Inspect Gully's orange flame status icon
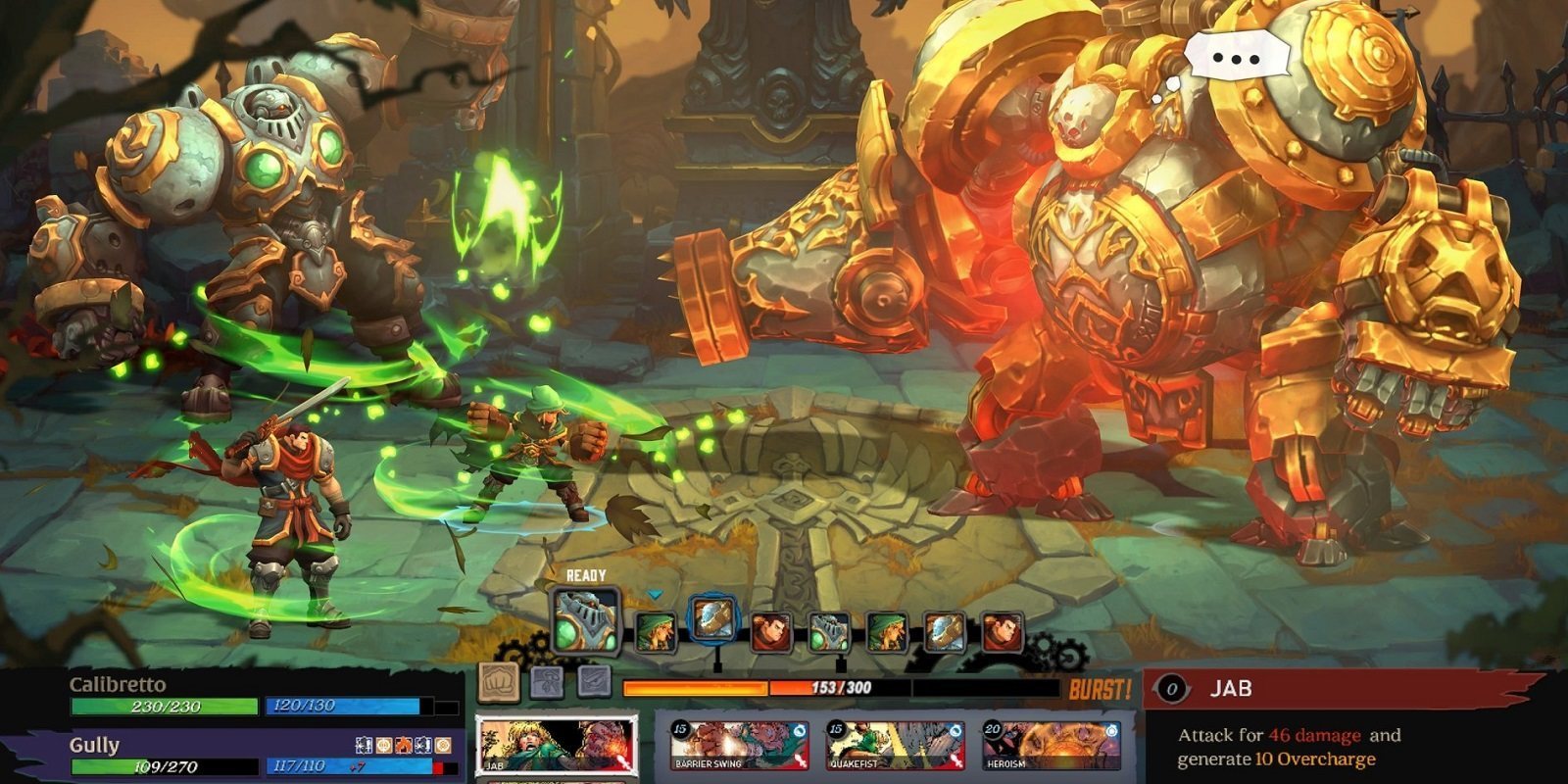 pyautogui.click(x=402, y=746)
